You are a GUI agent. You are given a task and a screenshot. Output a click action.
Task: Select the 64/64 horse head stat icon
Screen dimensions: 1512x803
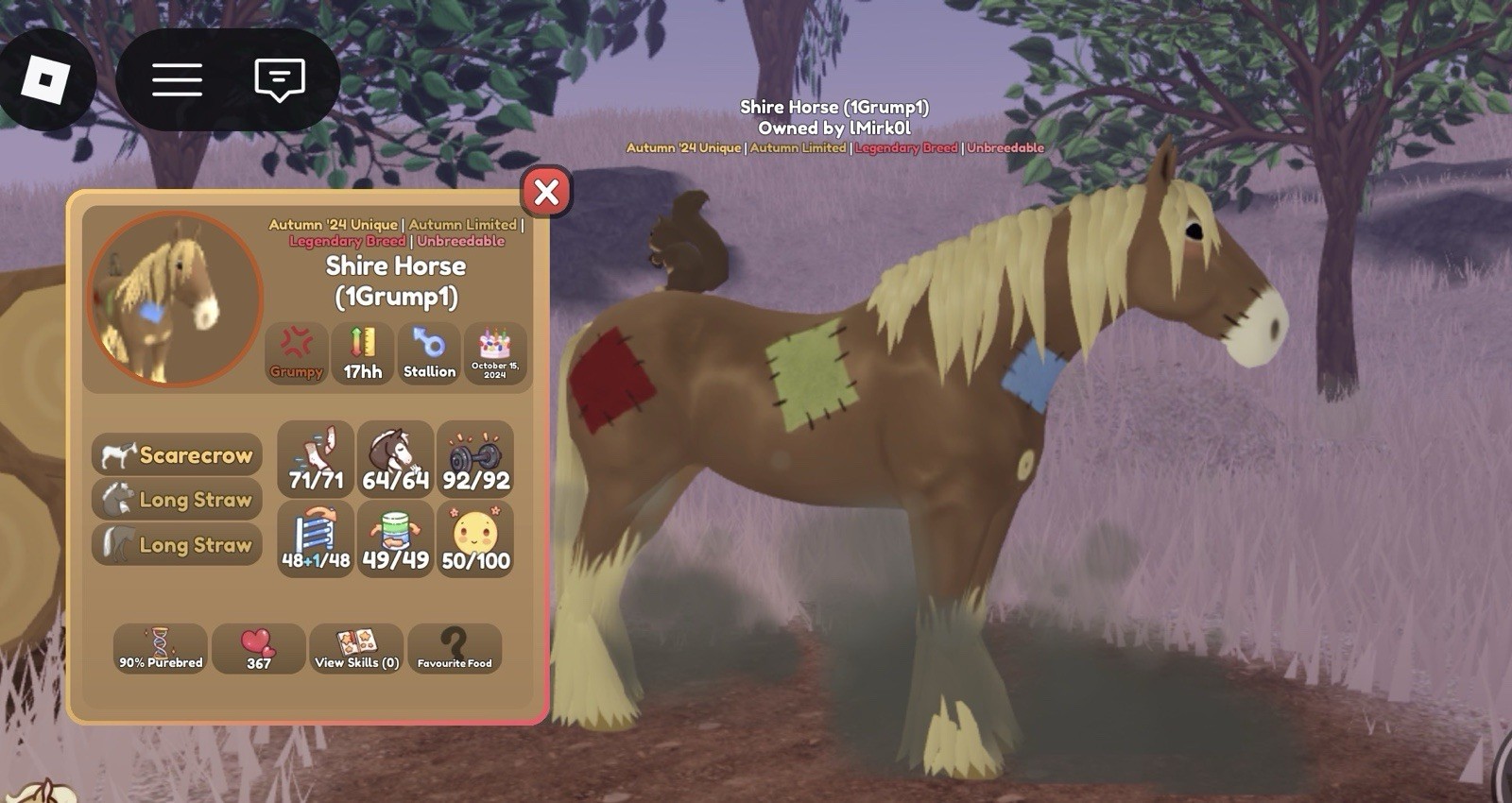pyautogui.click(x=395, y=460)
